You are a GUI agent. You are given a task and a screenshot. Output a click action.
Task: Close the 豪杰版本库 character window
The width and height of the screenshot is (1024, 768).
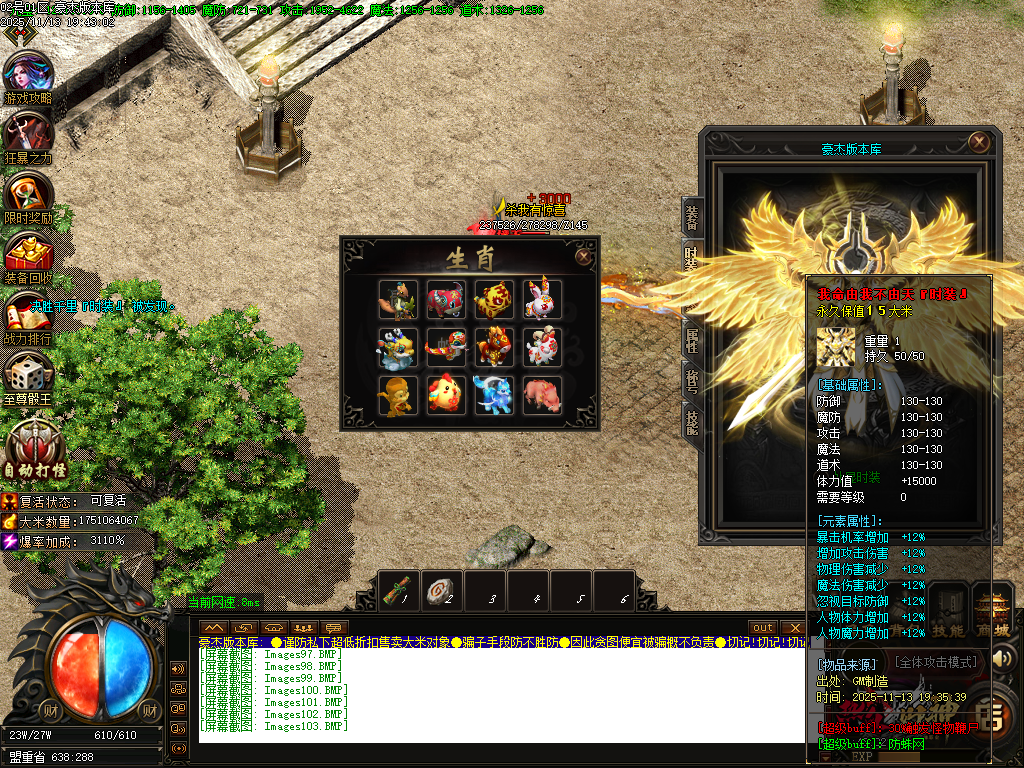[x=980, y=142]
